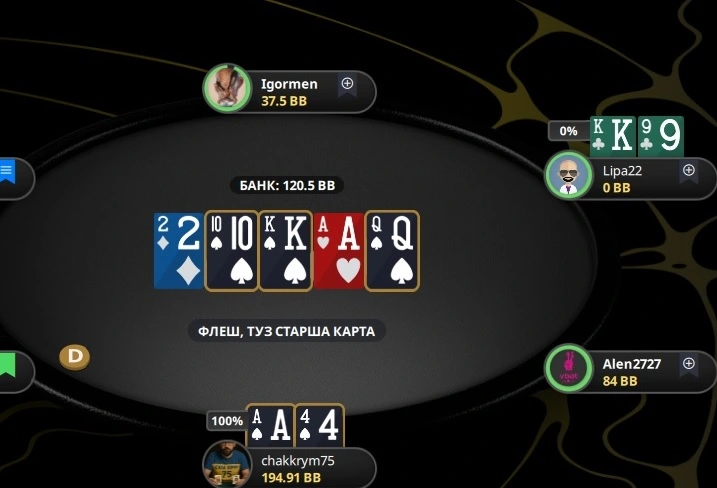Click Lipa22's avatar with sunglasses
The image size is (717, 488).
(568, 177)
